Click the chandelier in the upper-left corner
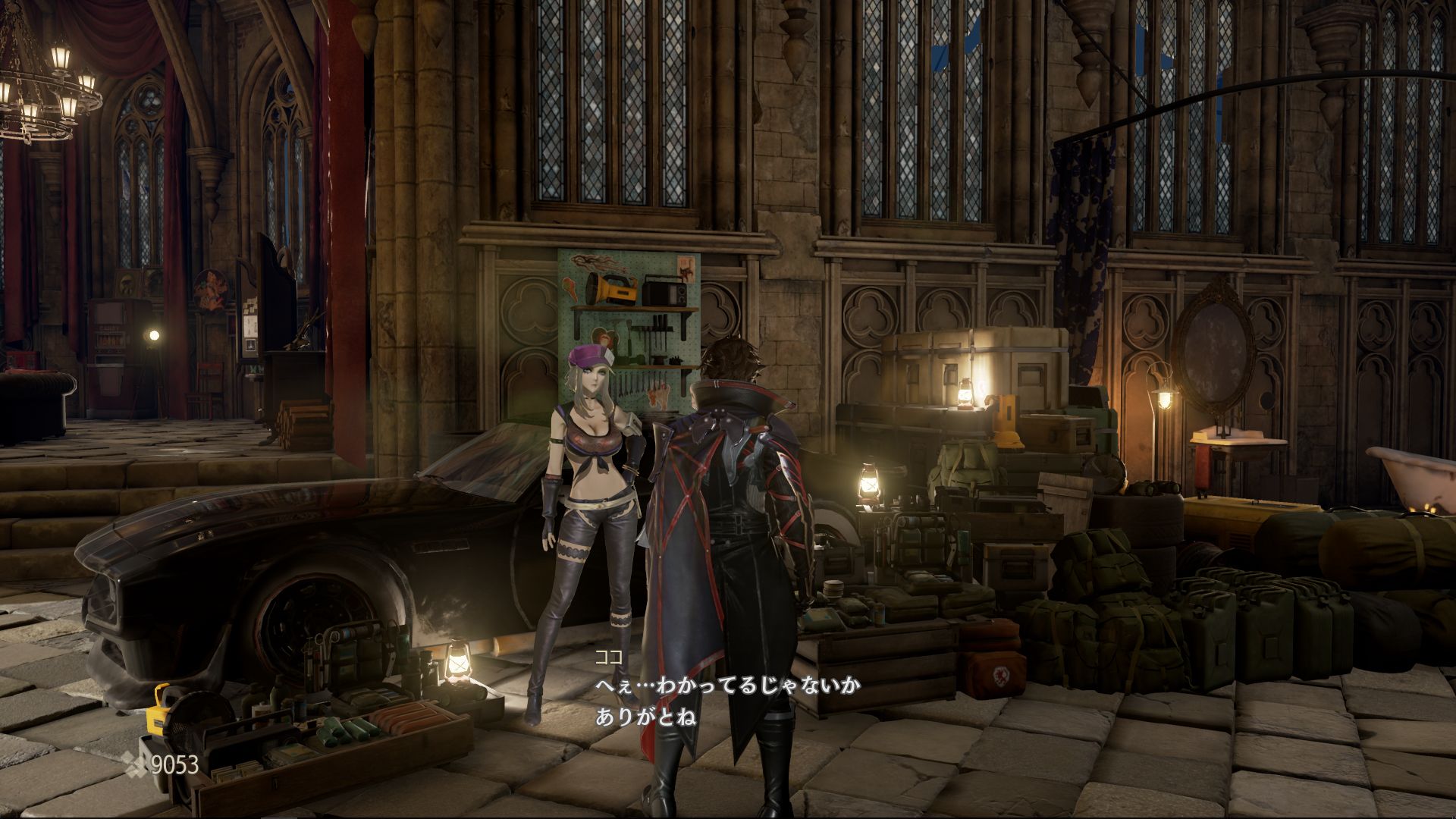 click(x=45, y=83)
